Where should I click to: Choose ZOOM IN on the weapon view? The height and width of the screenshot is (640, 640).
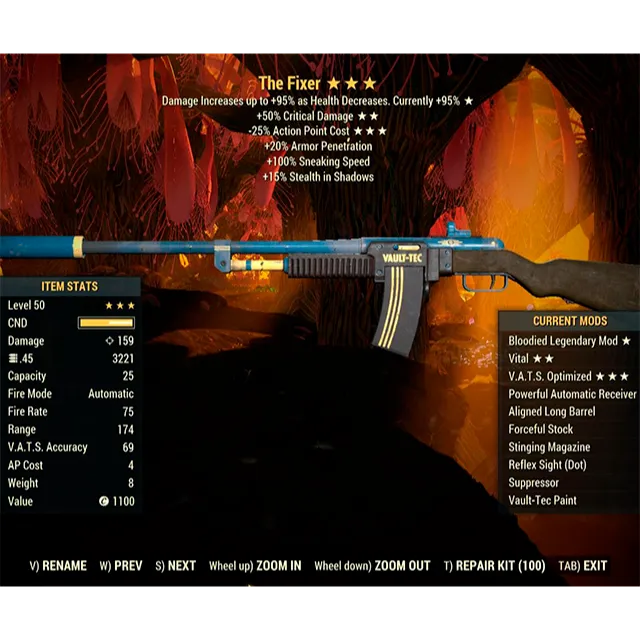coord(255,566)
